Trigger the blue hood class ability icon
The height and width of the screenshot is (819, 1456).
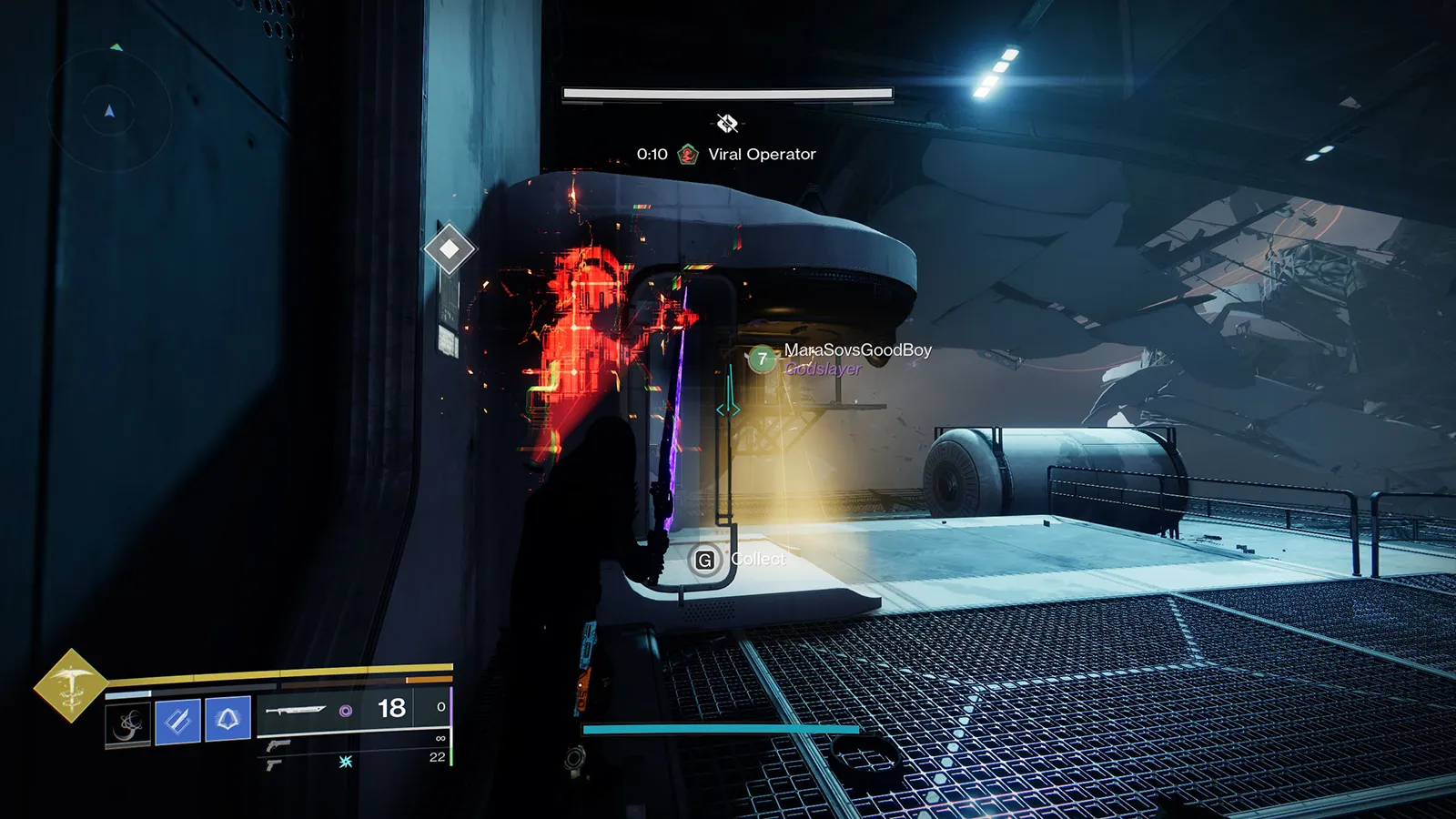(227, 720)
